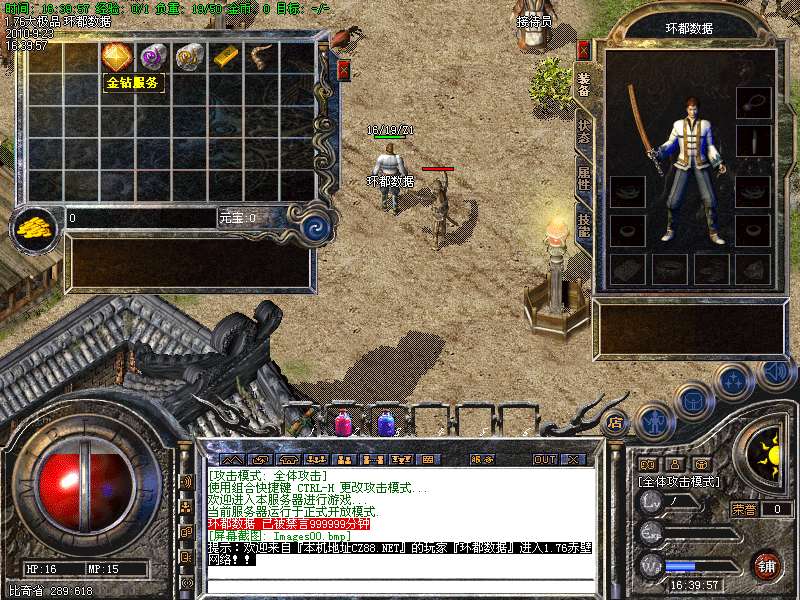The image size is (800, 600).
Task: Click the chat text input line
Action: (x=400, y=583)
